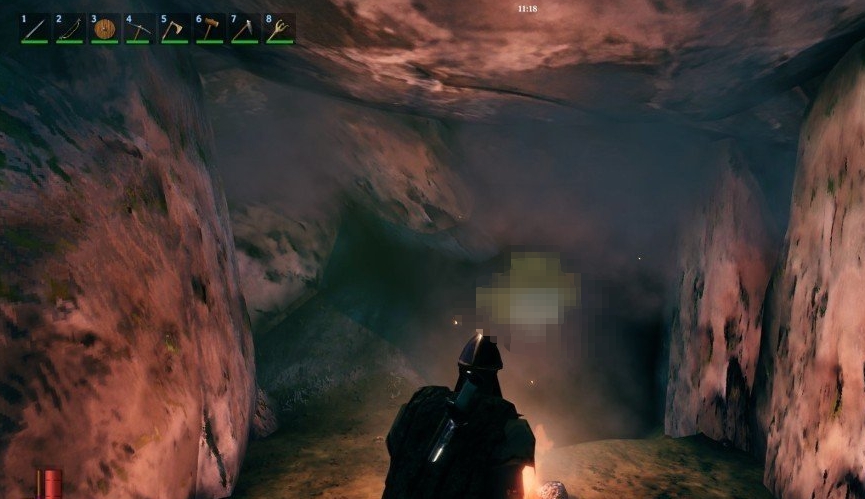
Task: Choose the cultivator fork in slot 8
Action: [x=279, y=29]
